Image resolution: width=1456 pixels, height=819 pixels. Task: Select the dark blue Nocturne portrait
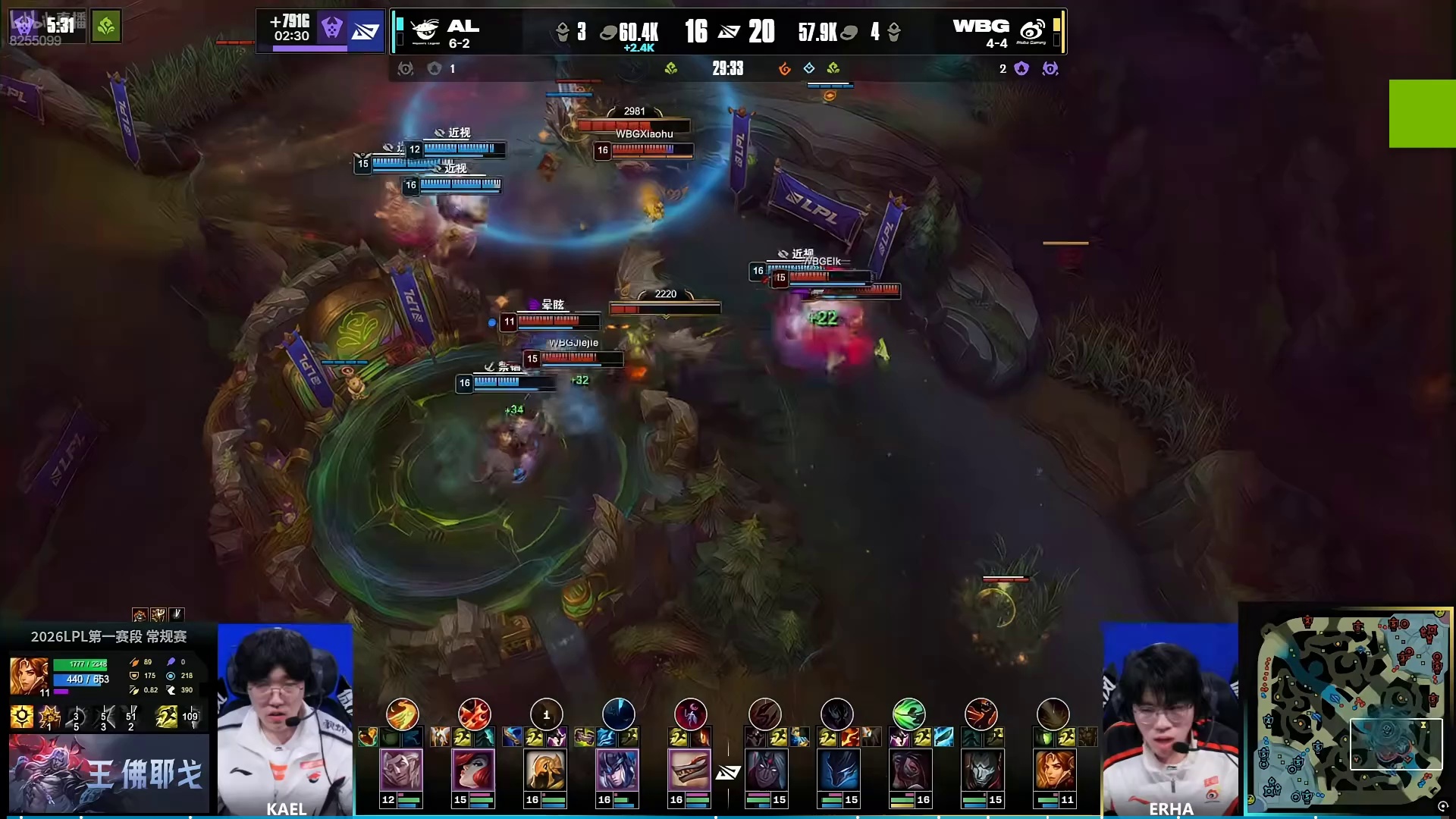click(x=838, y=770)
